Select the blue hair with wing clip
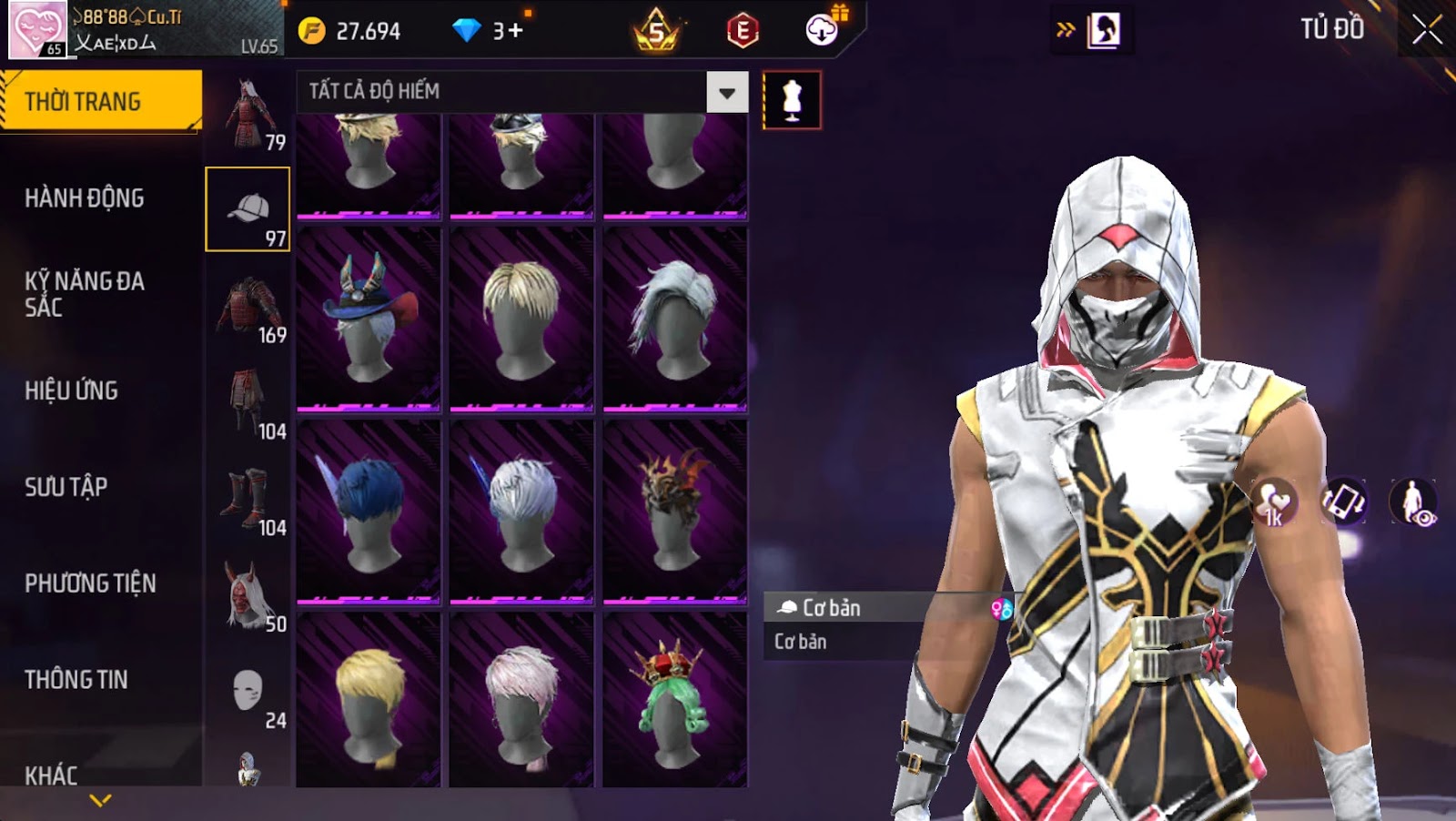 (369, 510)
